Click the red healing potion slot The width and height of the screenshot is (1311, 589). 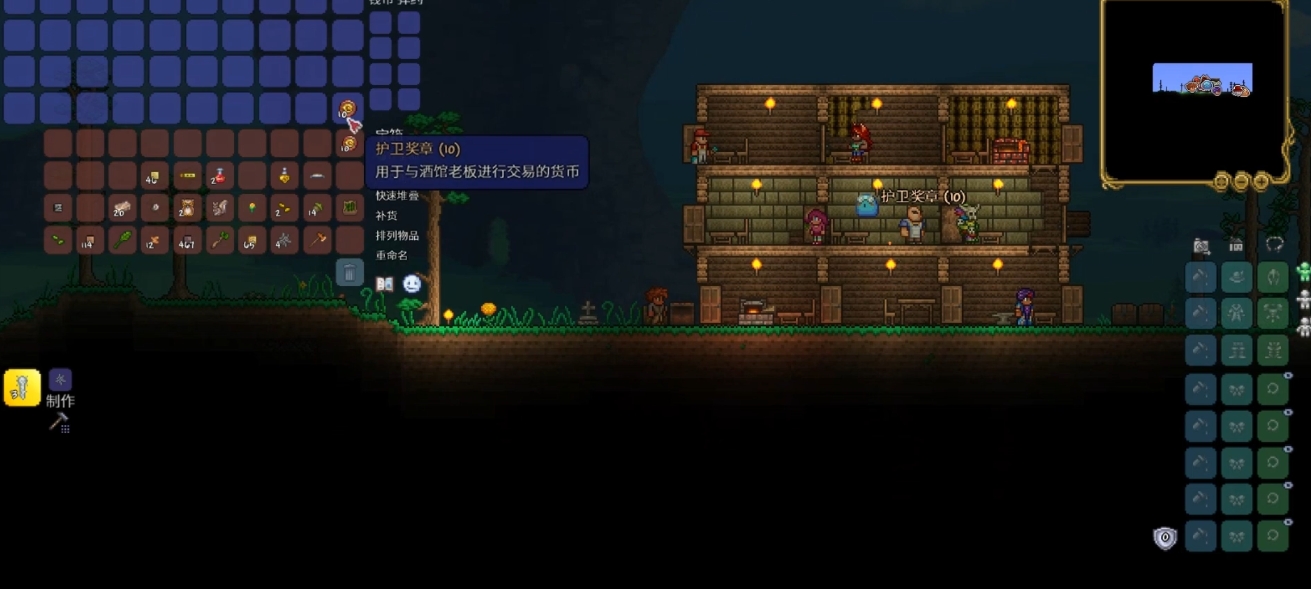220,177
